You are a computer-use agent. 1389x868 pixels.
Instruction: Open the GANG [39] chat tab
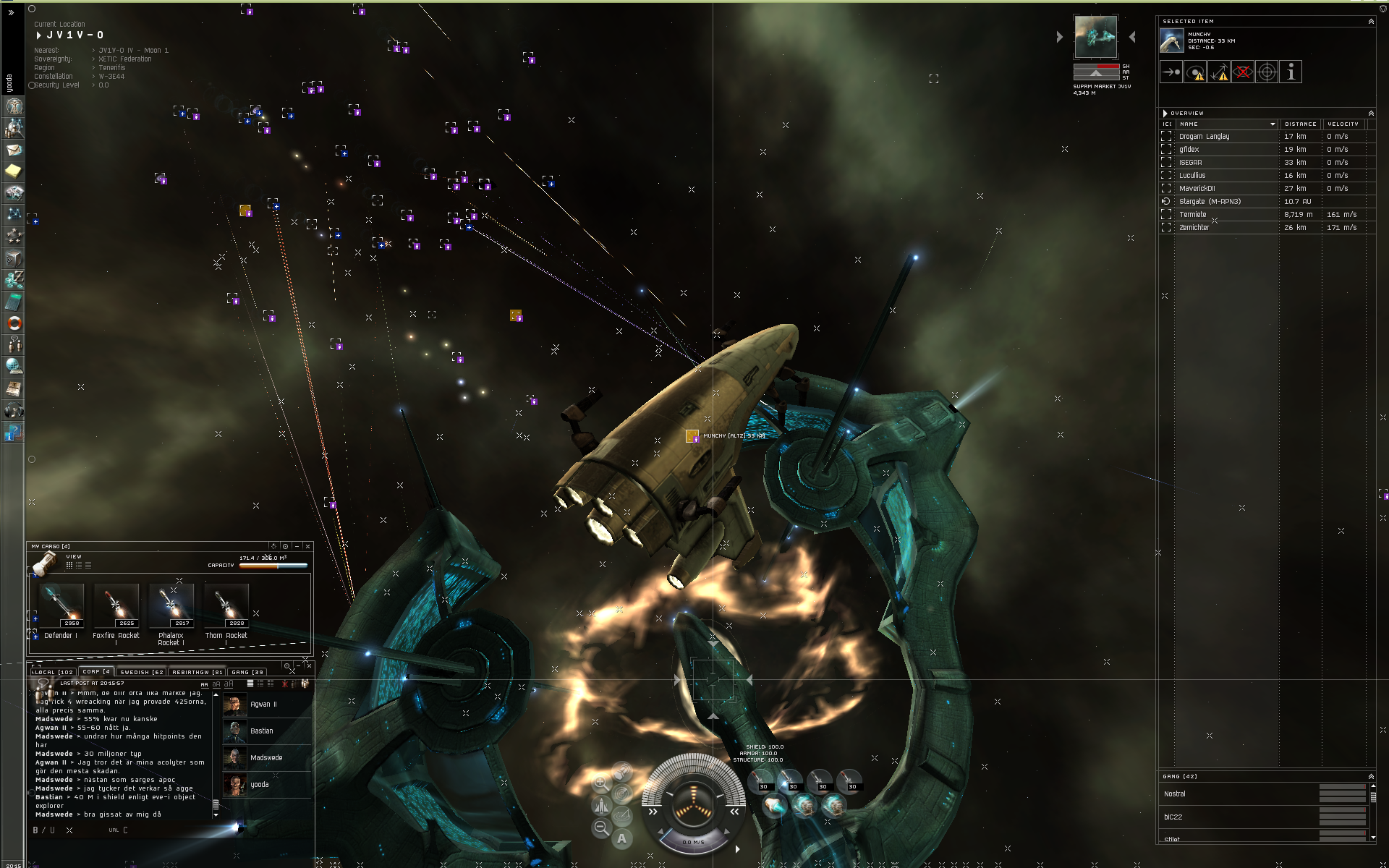(247, 671)
